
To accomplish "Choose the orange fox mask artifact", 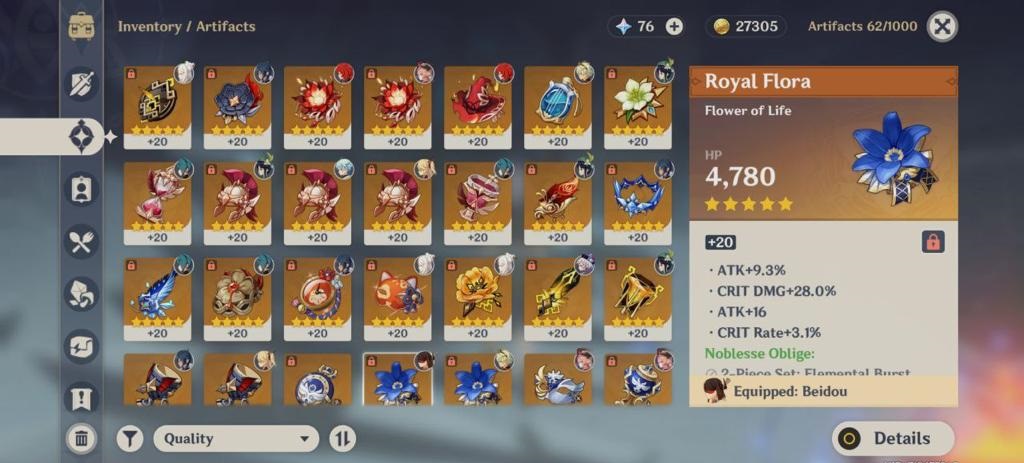I will click(x=397, y=293).
